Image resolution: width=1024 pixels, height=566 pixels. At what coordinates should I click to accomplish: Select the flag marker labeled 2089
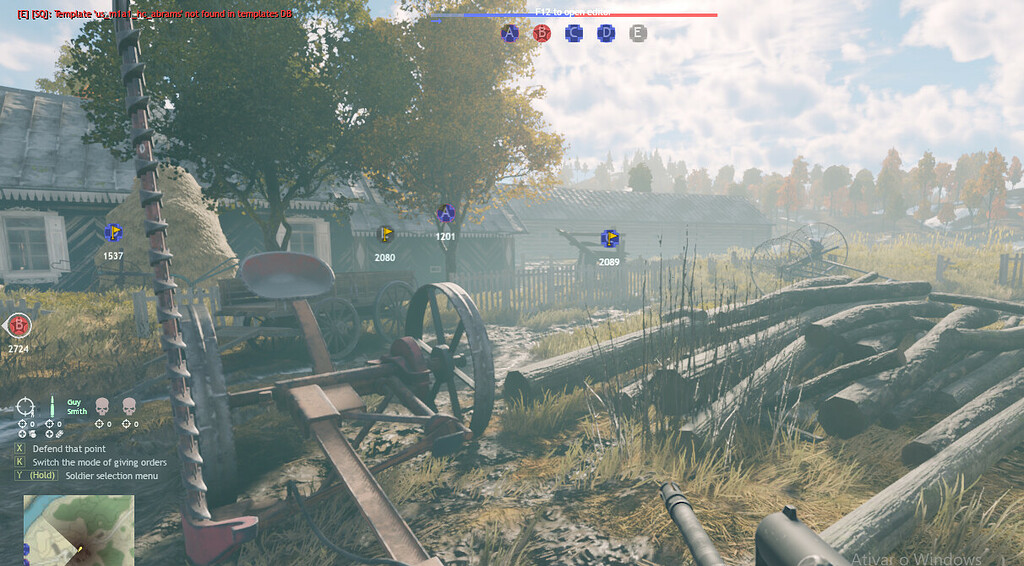tap(609, 239)
